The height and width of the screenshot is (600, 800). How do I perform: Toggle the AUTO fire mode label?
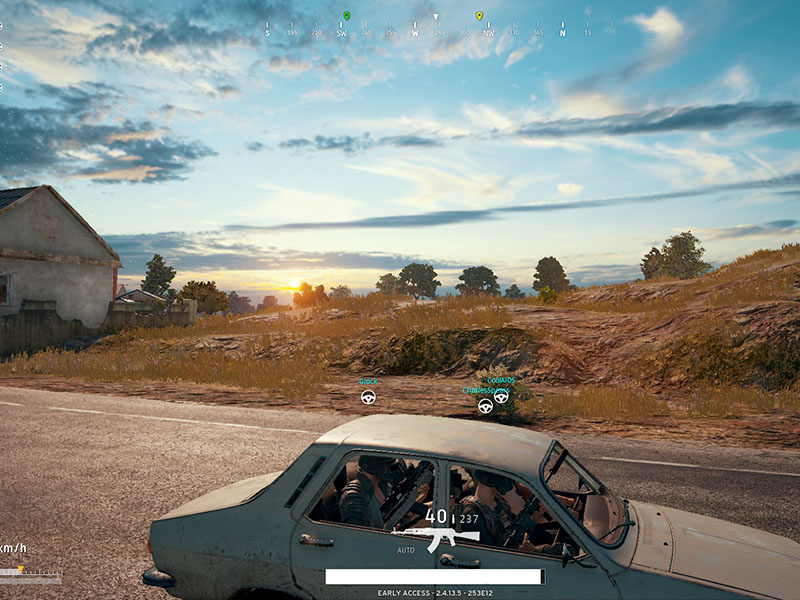(406, 550)
